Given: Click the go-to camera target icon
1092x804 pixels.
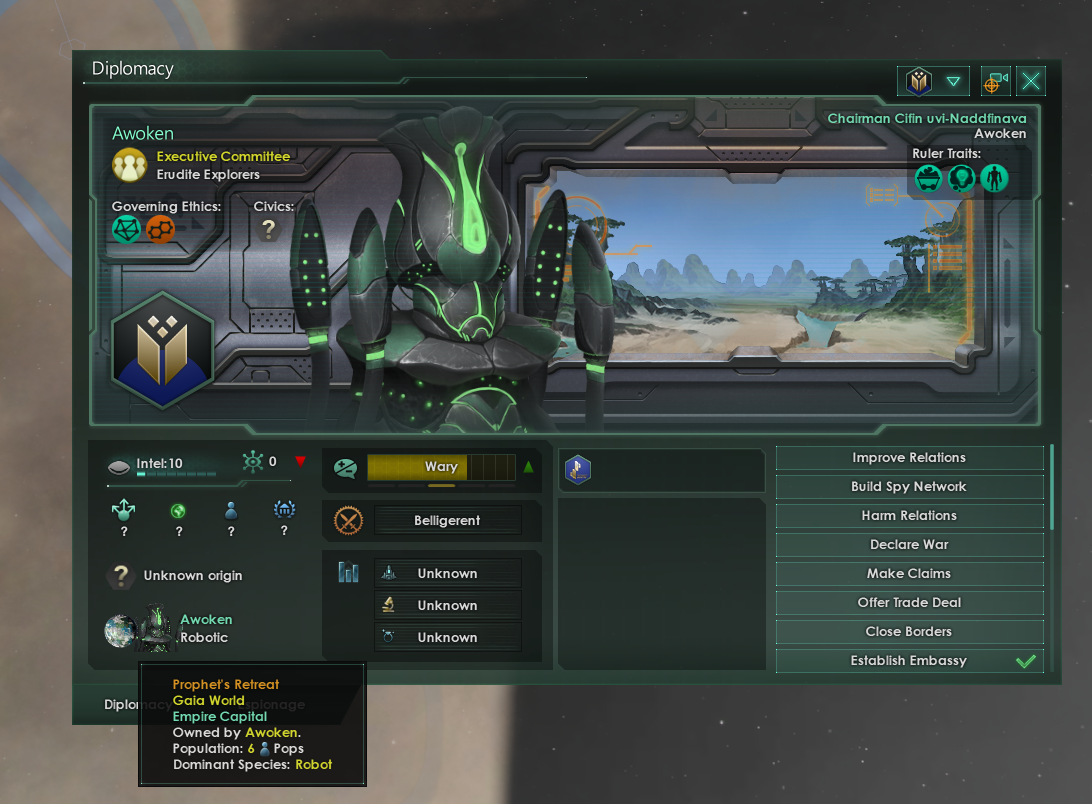Looking at the screenshot, I should (994, 82).
